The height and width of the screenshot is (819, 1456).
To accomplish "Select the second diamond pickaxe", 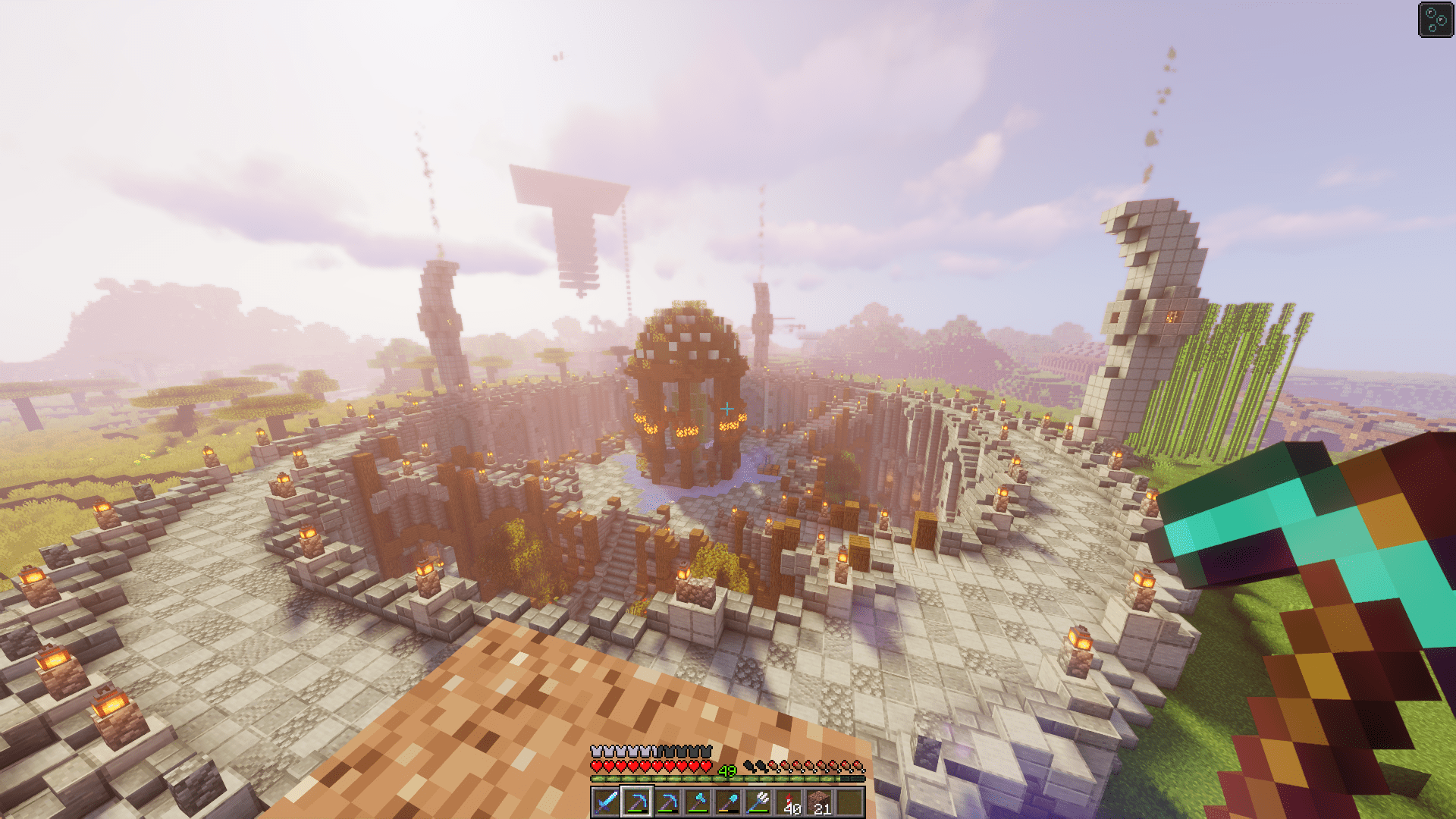I will pyautogui.click(x=668, y=802).
